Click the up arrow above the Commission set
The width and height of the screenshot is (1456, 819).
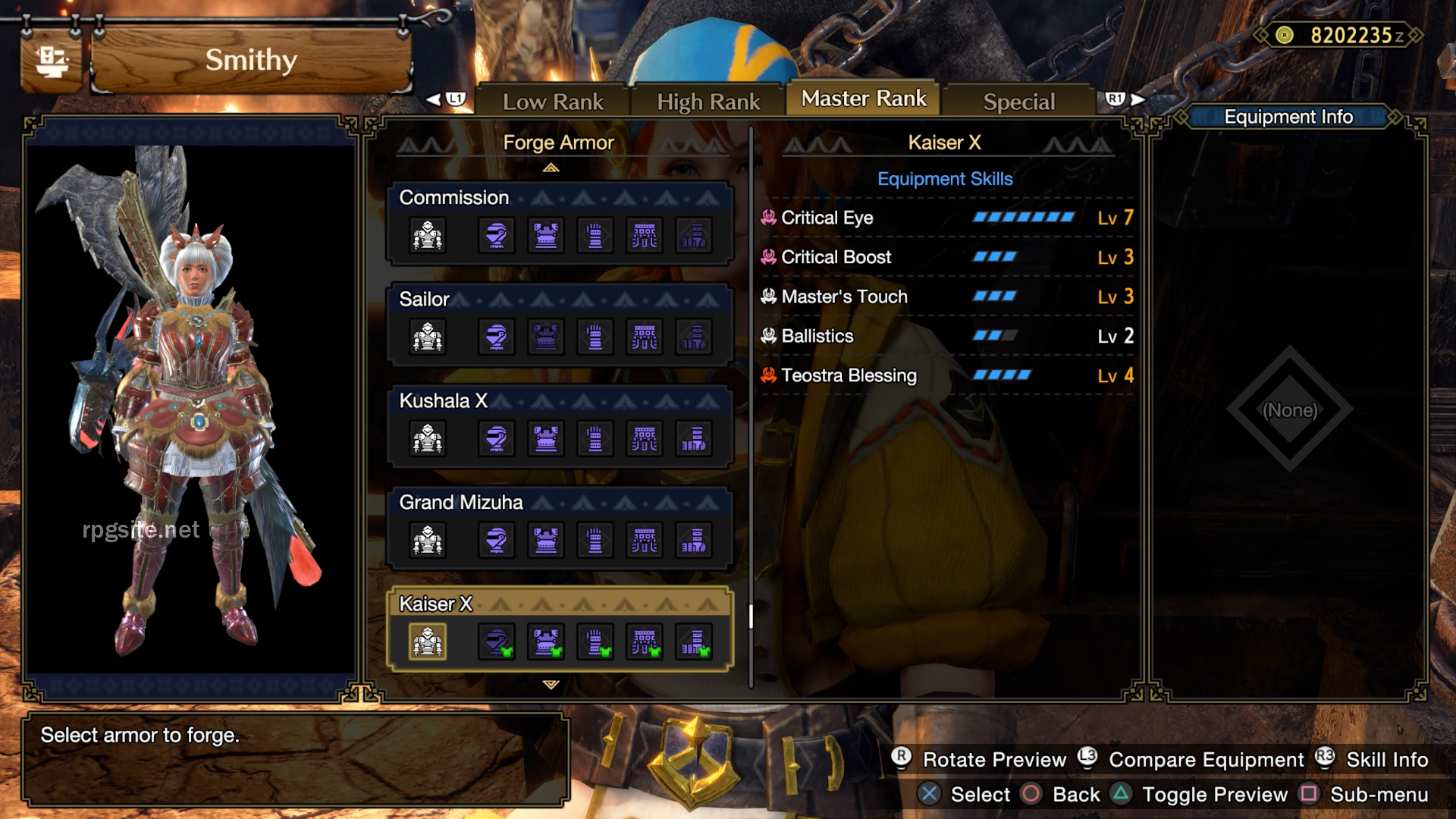[x=552, y=167]
